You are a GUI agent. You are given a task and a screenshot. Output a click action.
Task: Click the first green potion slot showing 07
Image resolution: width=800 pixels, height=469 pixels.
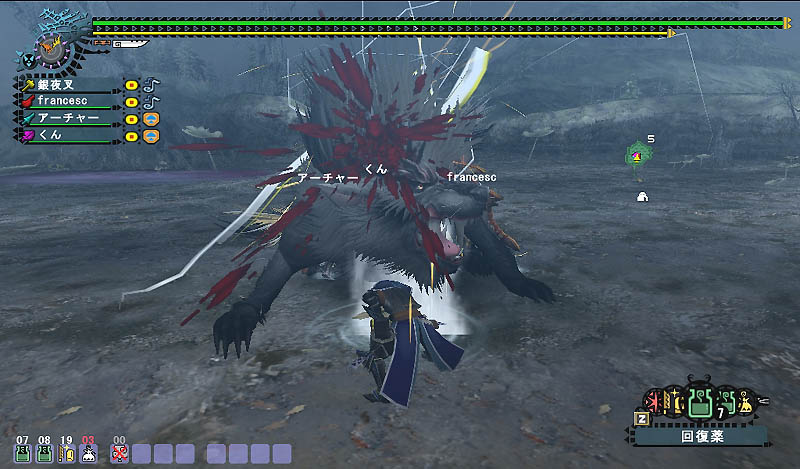click(x=22, y=452)
